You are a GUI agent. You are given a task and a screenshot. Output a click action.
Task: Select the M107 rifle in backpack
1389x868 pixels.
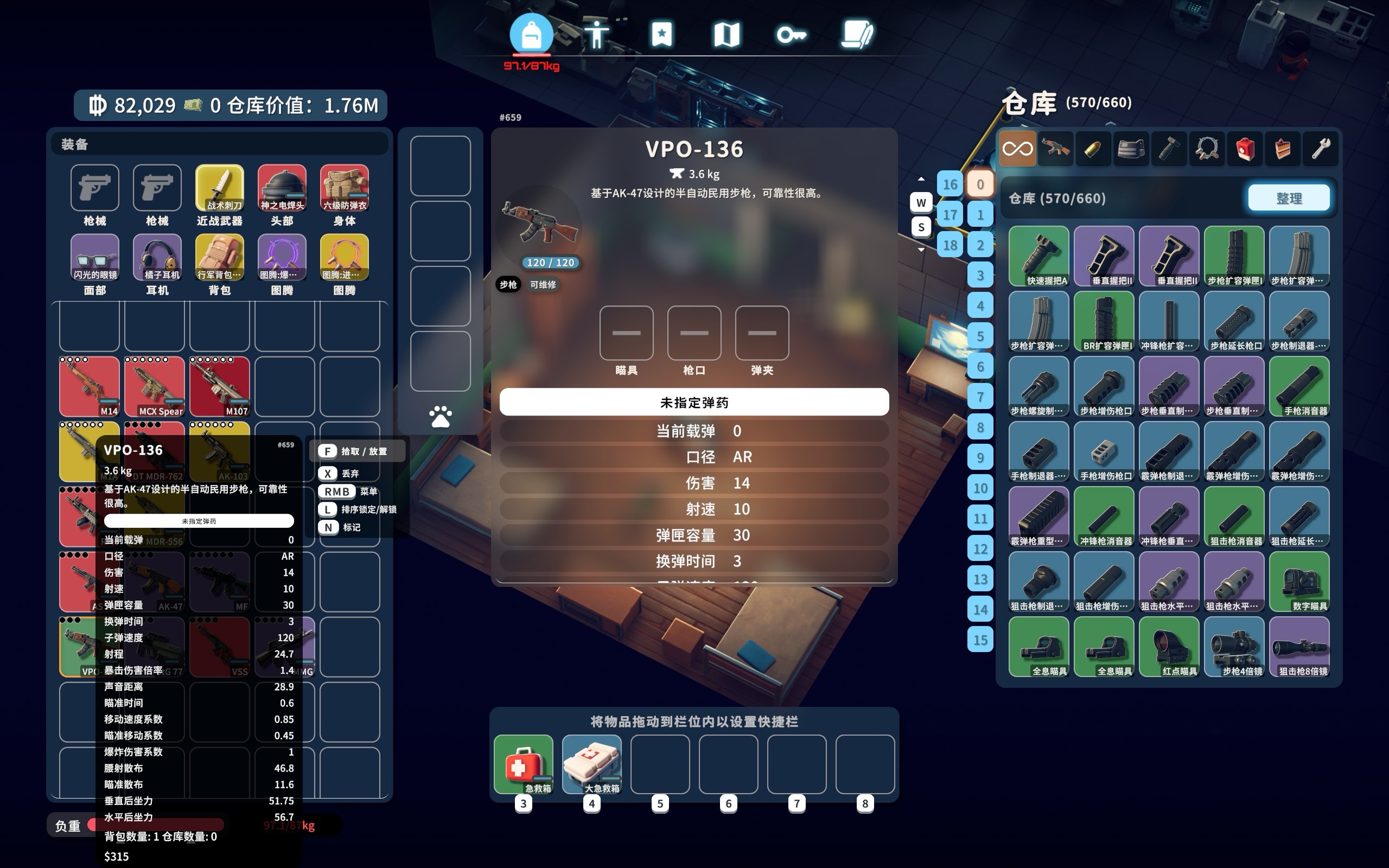click(x=220, y=386)
